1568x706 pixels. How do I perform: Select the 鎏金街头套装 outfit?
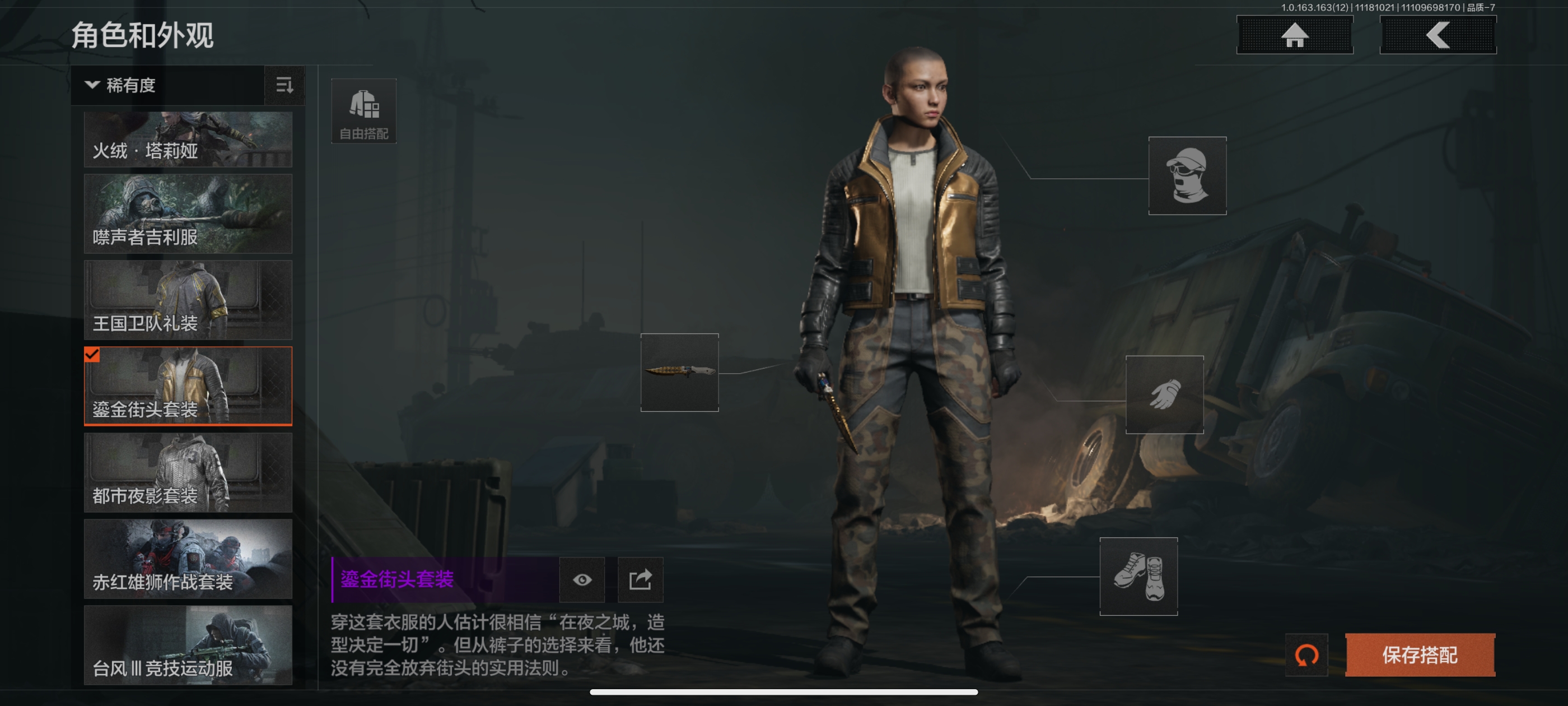pyautogui.click(x=188, y=385)
